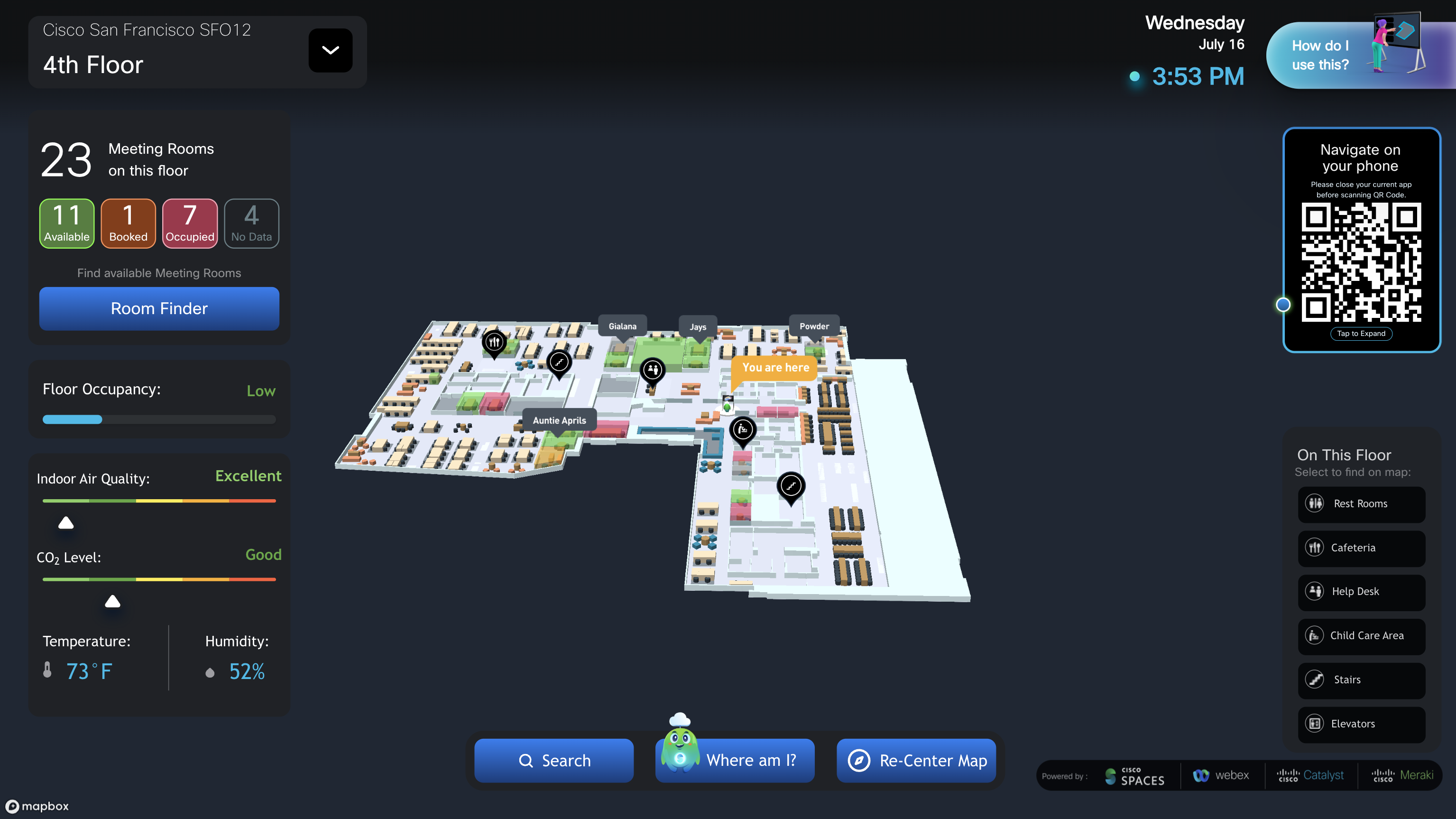
Task: Toggle the 7 Occupied rooms filter
Action: [x=189, y=223]
